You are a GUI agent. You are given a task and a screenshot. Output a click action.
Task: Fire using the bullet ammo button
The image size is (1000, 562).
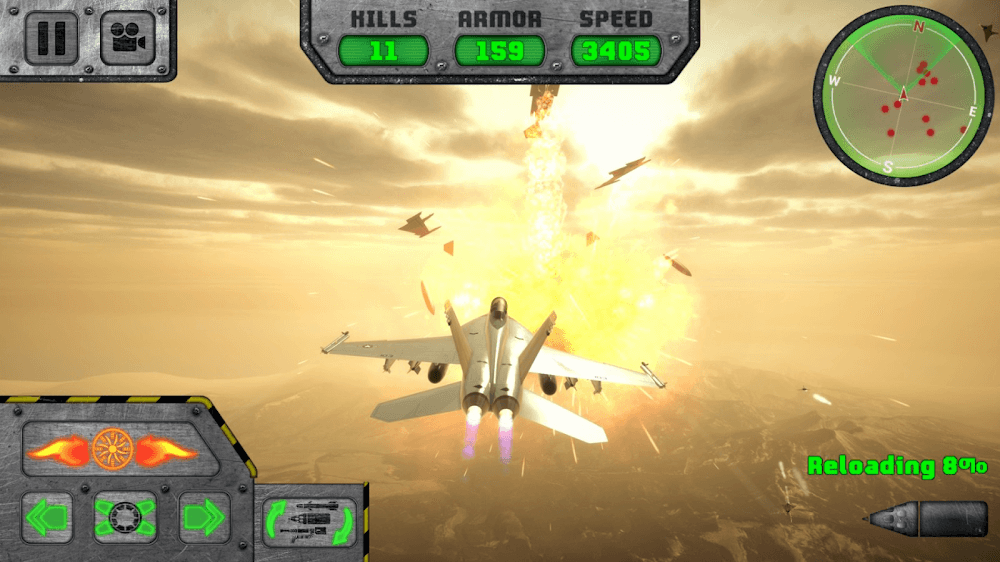(927, 519)
